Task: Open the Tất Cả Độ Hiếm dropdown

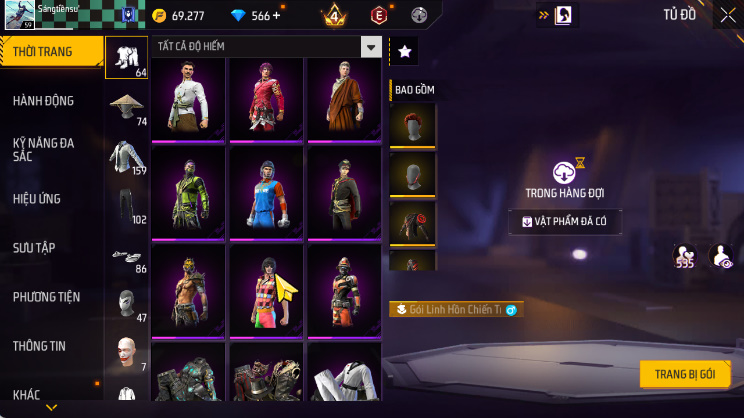Action: pos(267,48)
